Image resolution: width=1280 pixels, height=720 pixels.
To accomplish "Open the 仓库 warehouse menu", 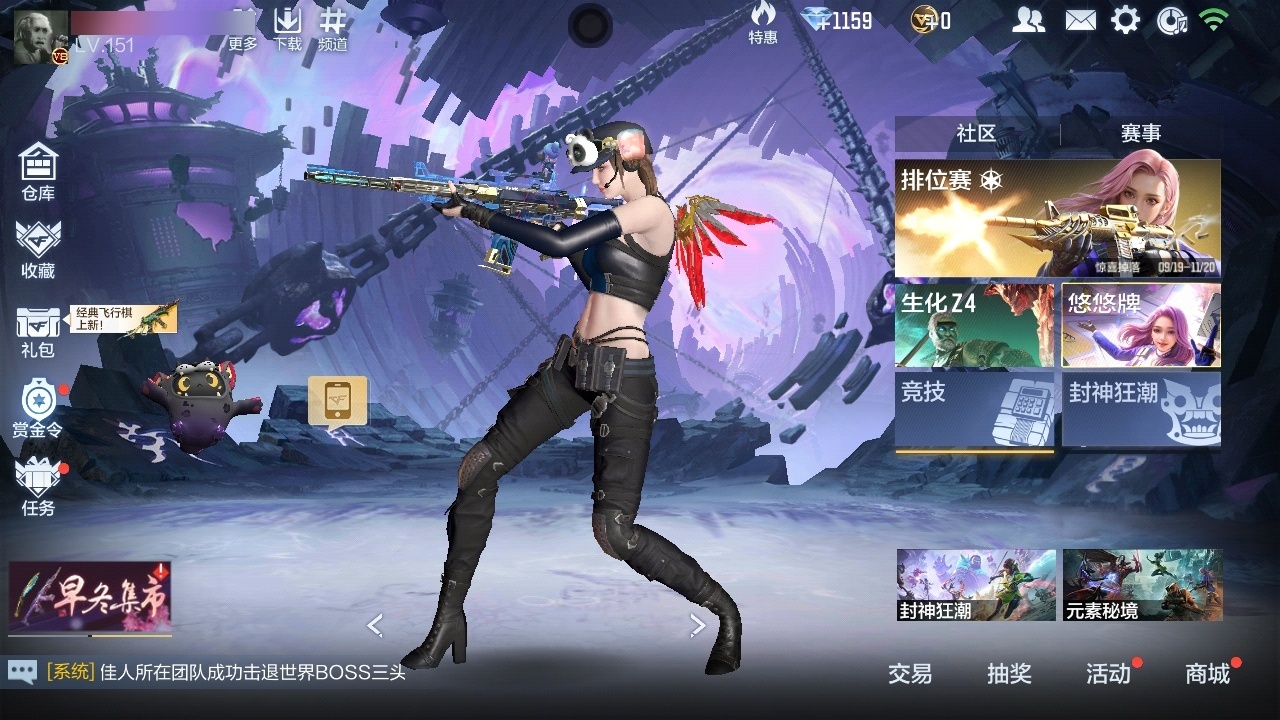I will [x=38, y=170].
